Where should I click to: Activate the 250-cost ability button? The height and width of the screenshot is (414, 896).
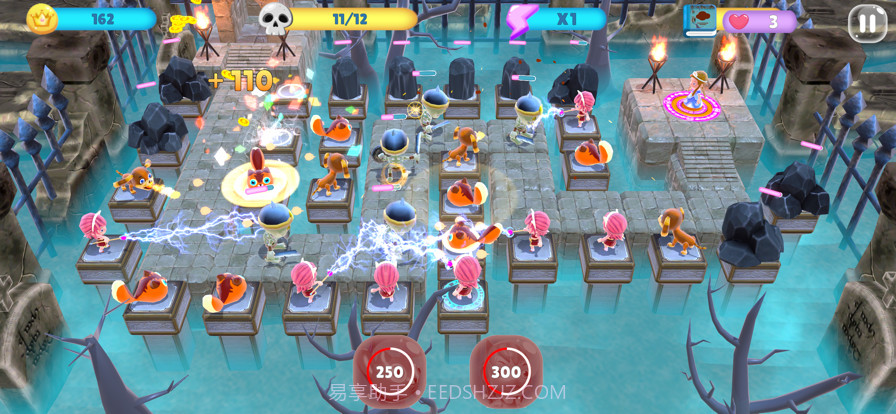pos(390,372)
